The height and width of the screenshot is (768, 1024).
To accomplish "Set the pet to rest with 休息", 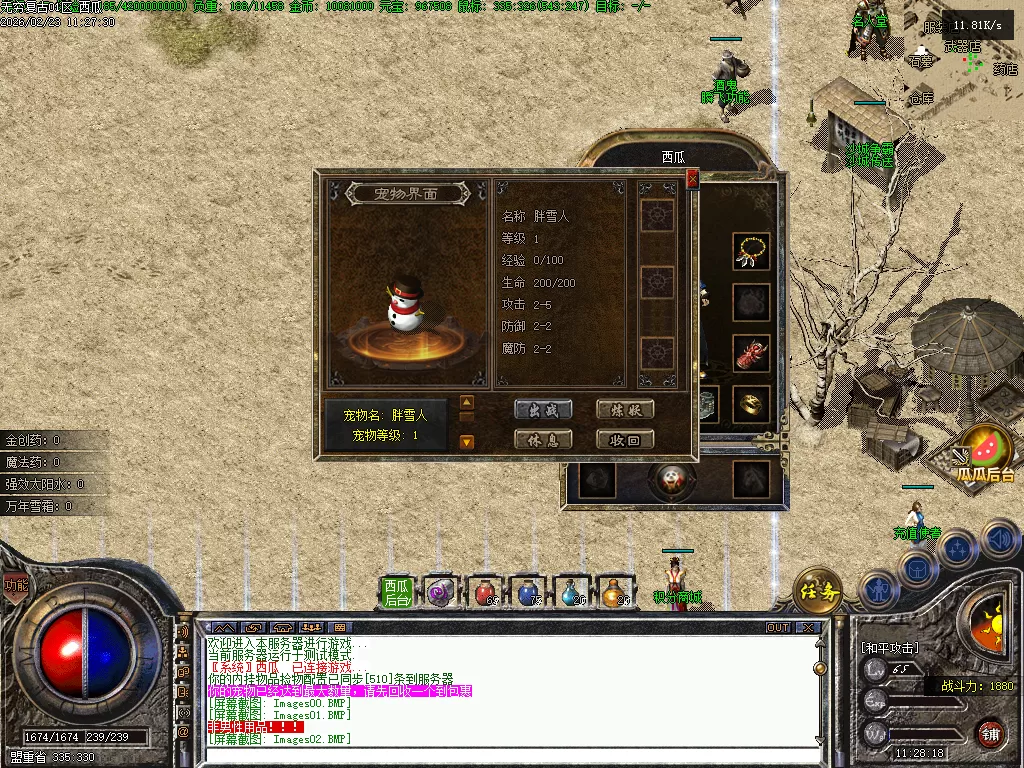I will click(543, 439).
